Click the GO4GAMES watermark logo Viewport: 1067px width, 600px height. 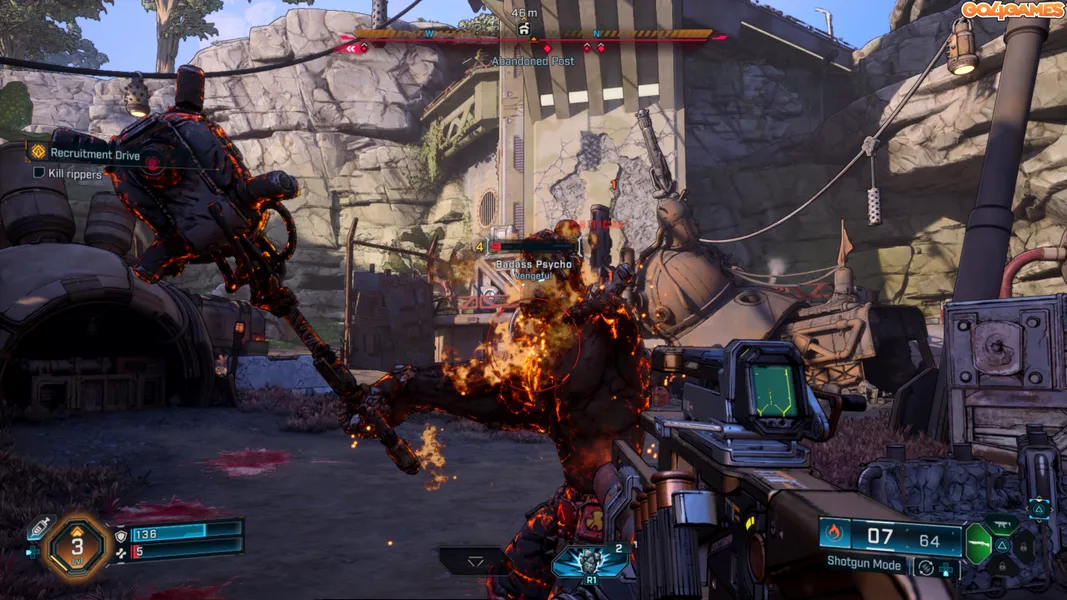click(1013, 10)
